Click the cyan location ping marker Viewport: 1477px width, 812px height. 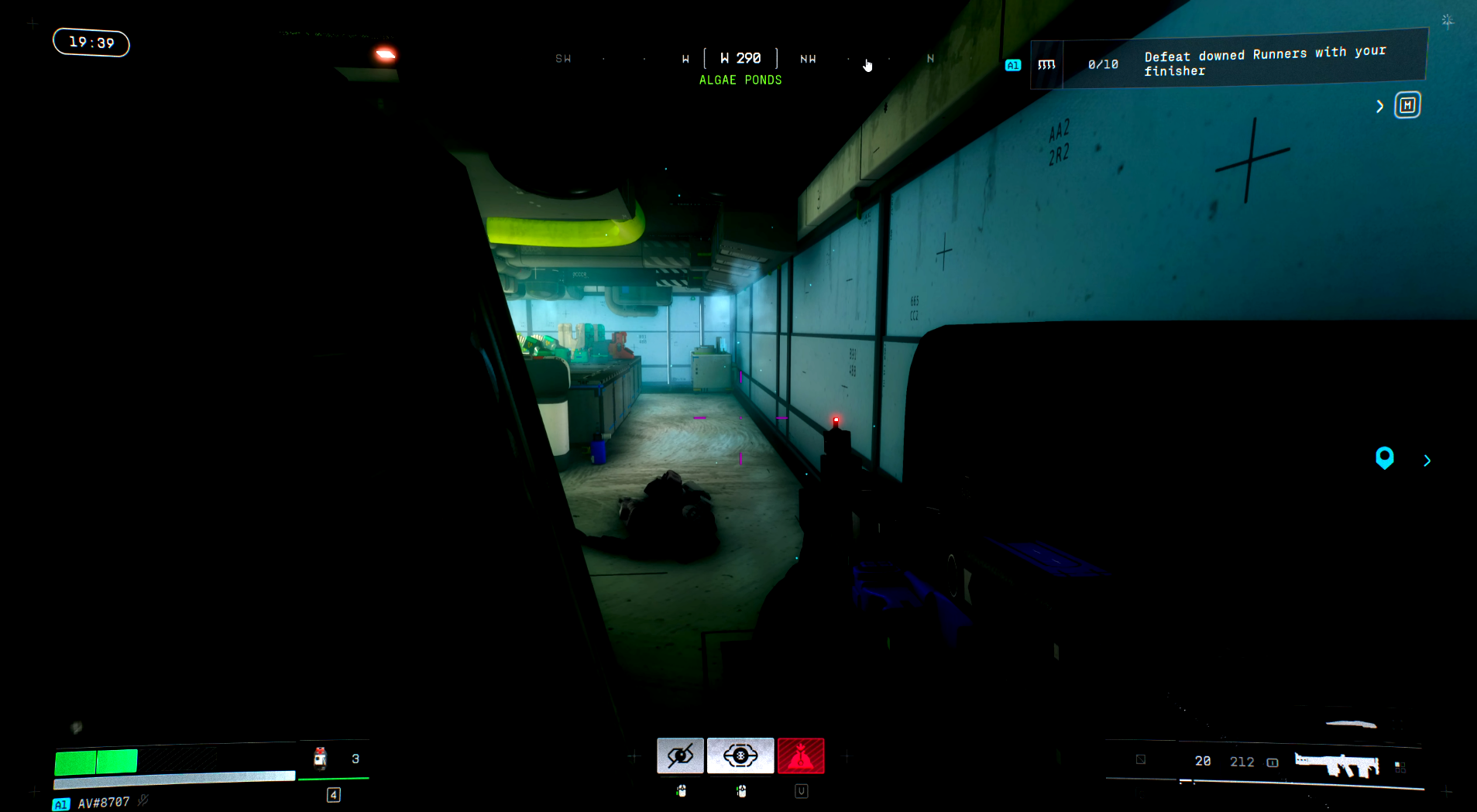1384,458
